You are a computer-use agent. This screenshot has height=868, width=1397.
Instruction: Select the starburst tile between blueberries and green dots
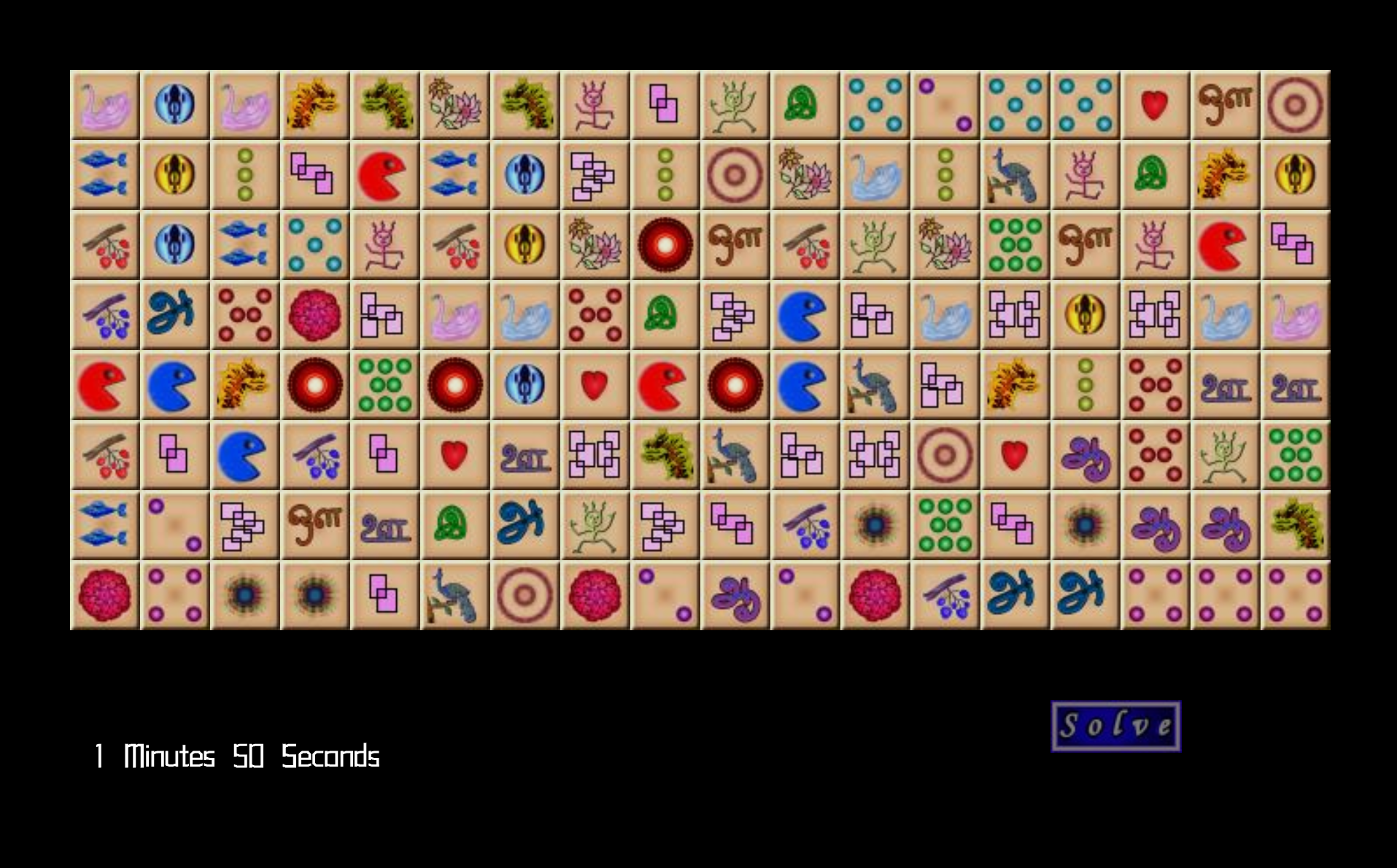pyautogui.click(x=874, y=525)
